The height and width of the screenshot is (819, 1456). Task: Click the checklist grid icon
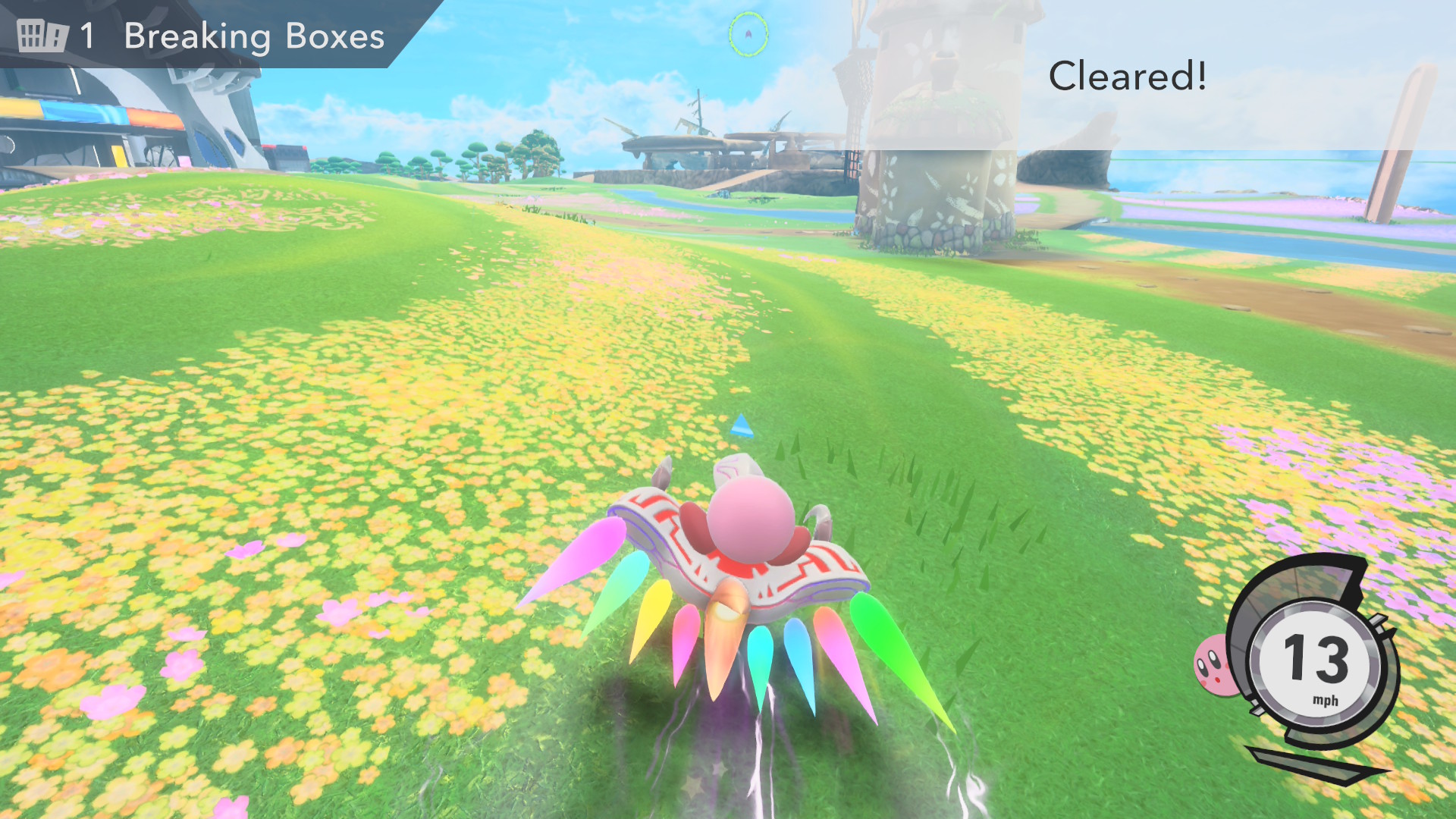(42, 36)
